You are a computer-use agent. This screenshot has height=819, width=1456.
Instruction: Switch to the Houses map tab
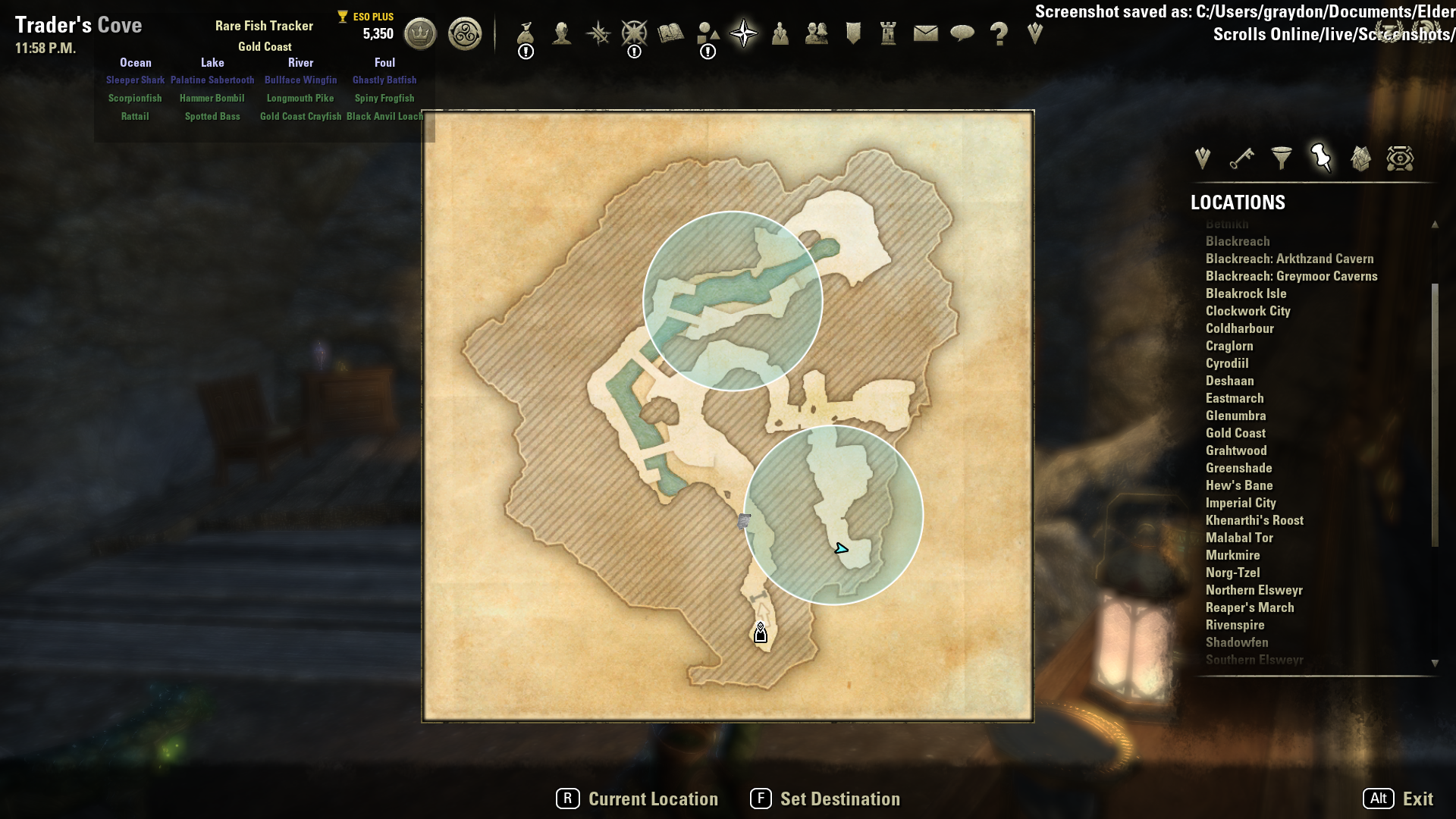[x=1360, y=158]
